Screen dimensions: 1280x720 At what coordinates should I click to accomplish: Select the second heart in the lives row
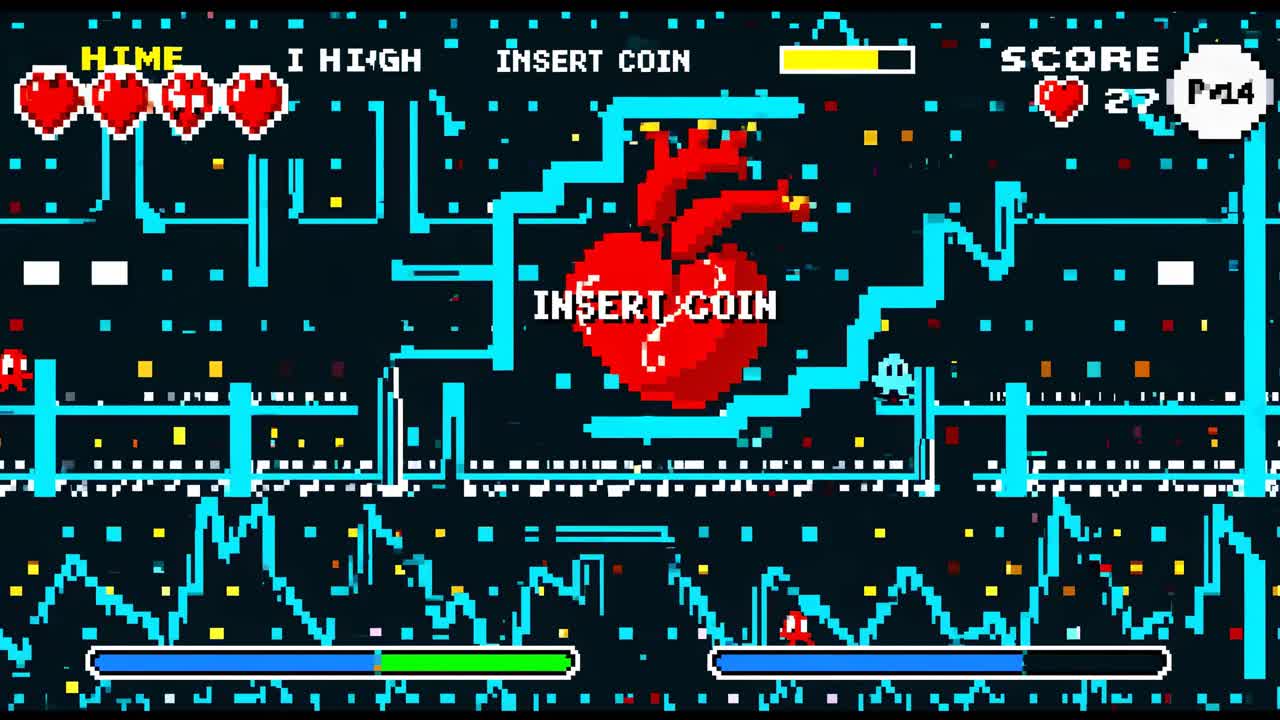(x=118, y=100)
